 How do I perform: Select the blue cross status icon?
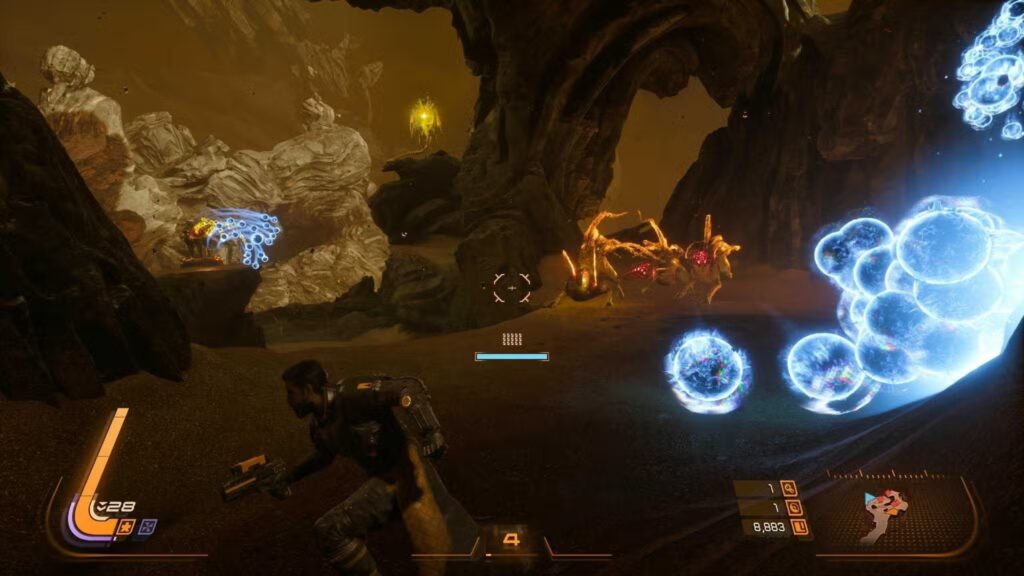[x=148, y=526]
